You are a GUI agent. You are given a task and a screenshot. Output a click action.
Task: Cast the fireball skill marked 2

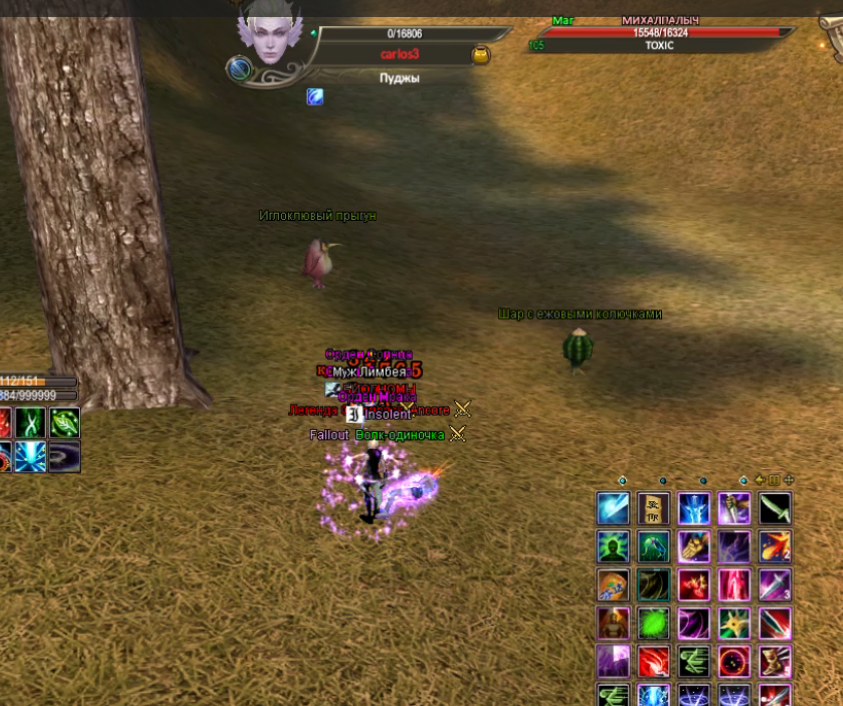[x=775, y=546]
